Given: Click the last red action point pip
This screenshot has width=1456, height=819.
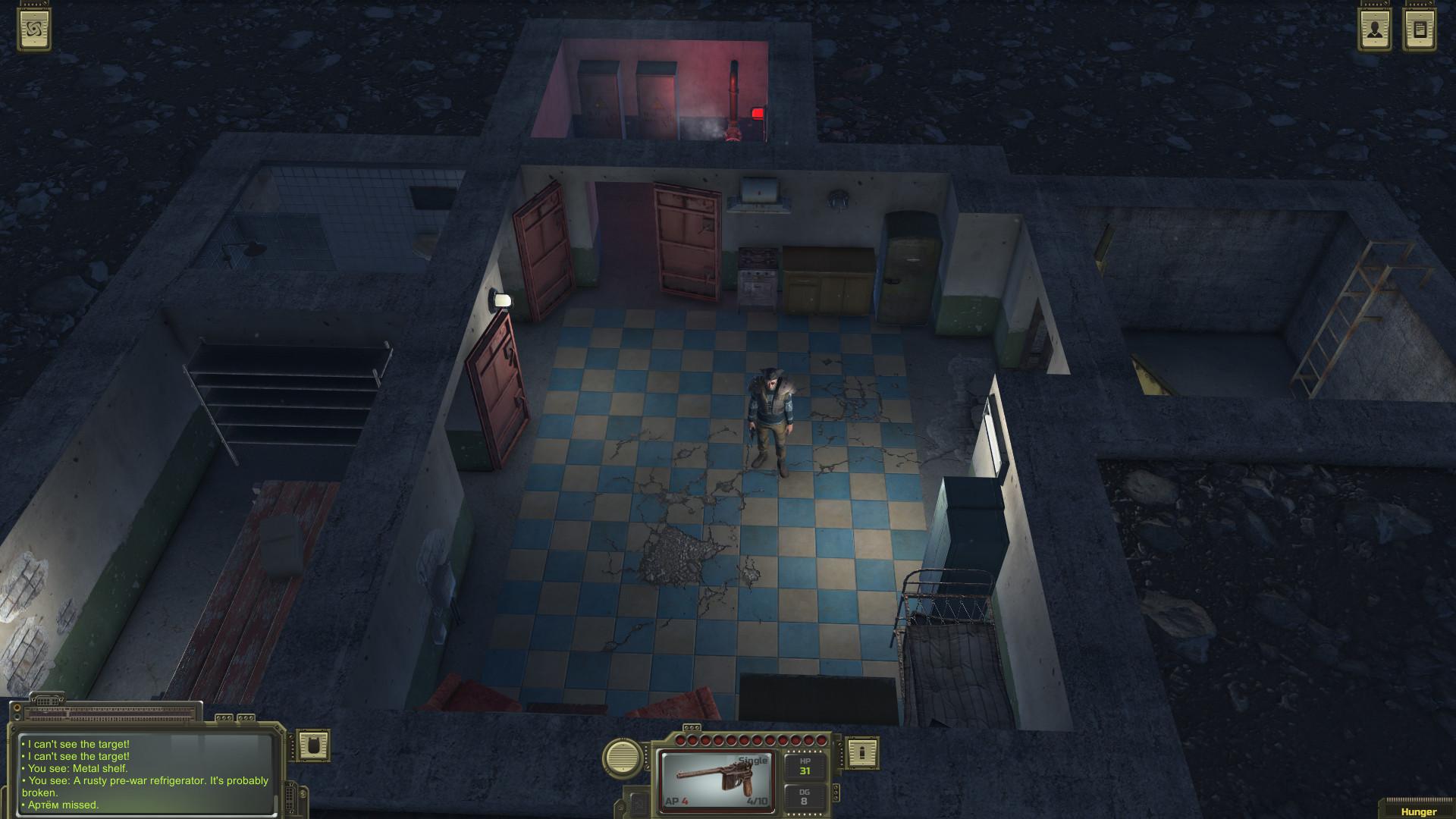Looking at the screenshot, I should (822, 740).
